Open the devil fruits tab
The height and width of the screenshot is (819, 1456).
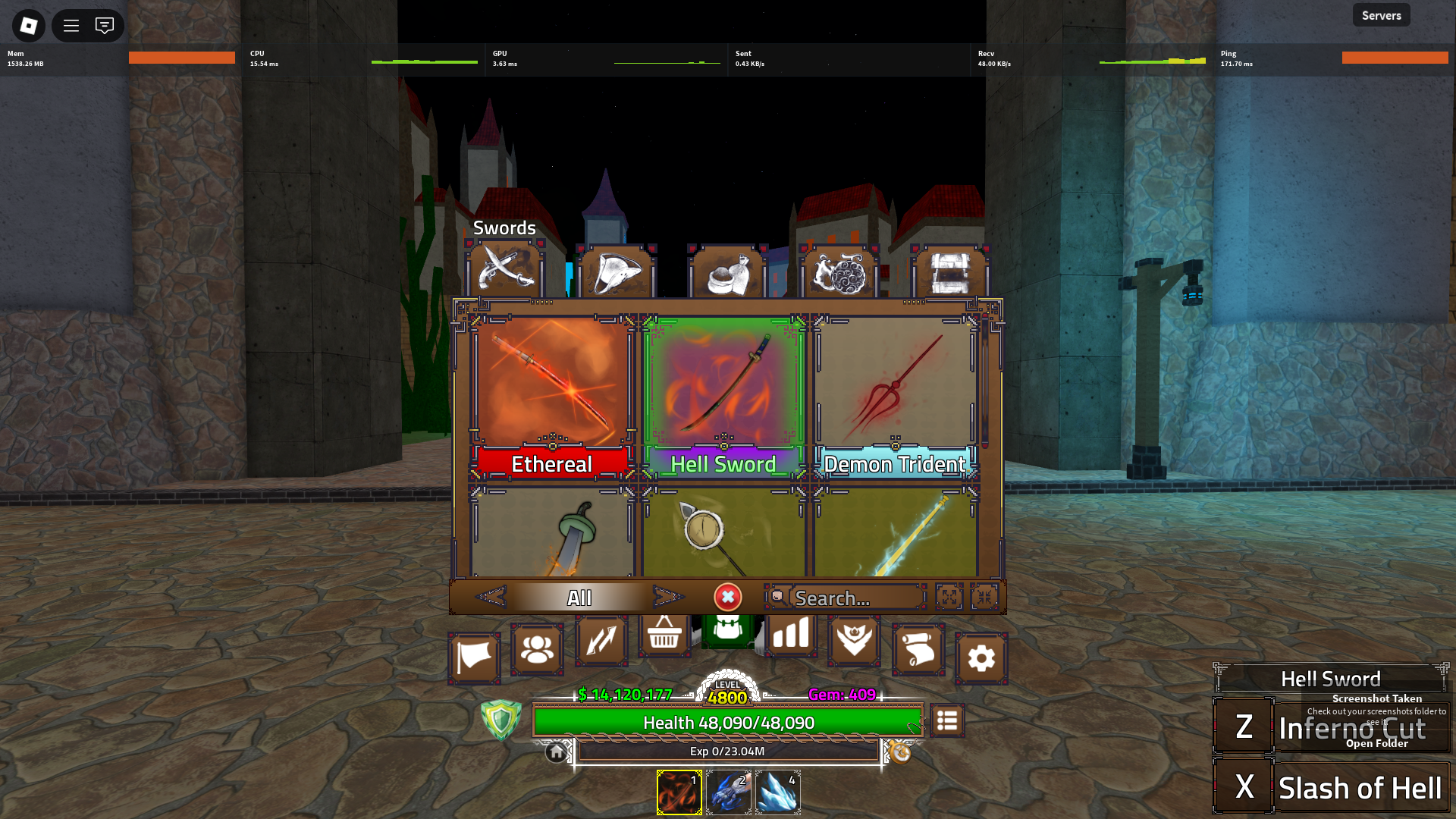point(839,272)
